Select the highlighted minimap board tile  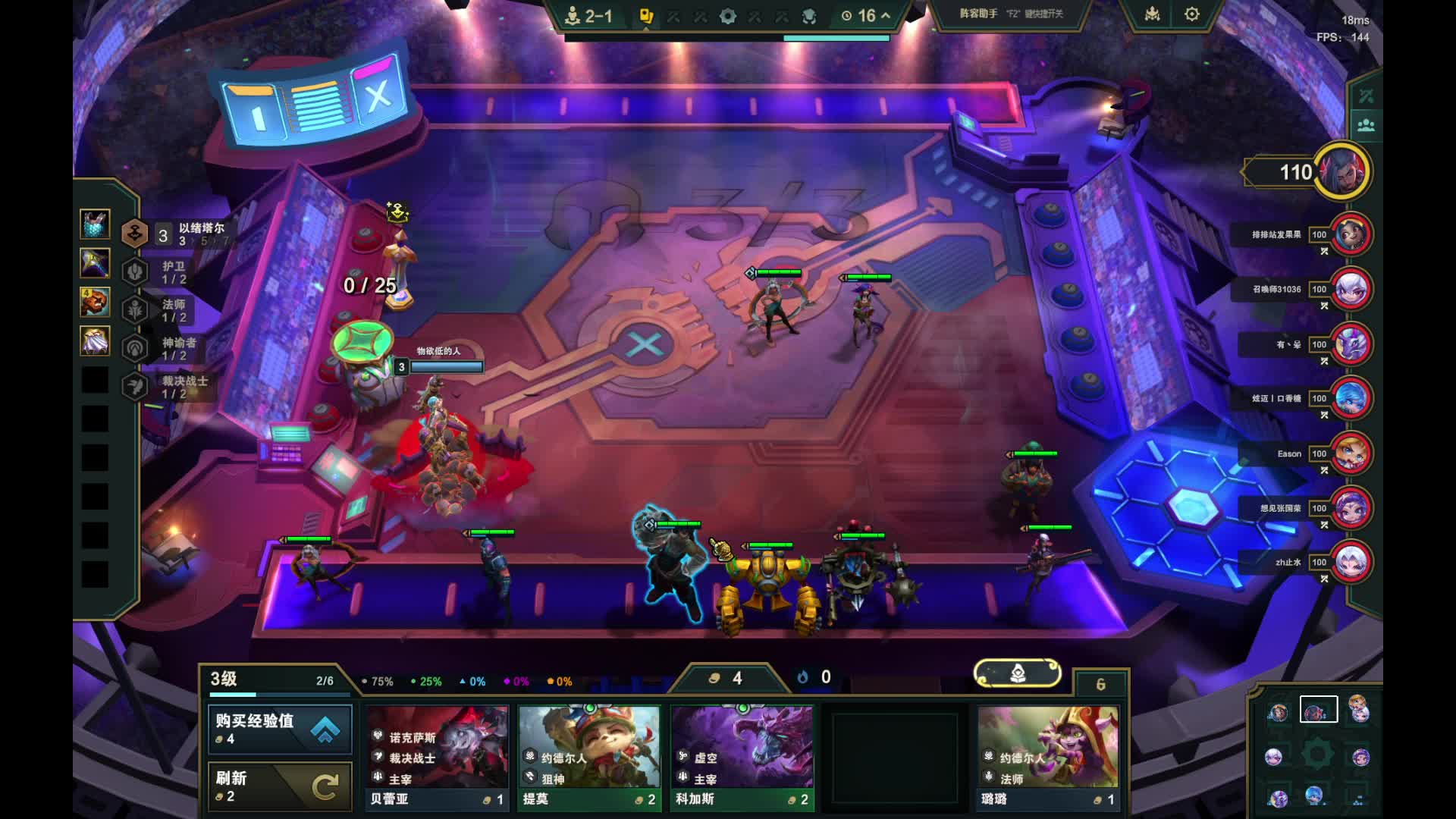pyautogui.click(x=1318, y=711)
